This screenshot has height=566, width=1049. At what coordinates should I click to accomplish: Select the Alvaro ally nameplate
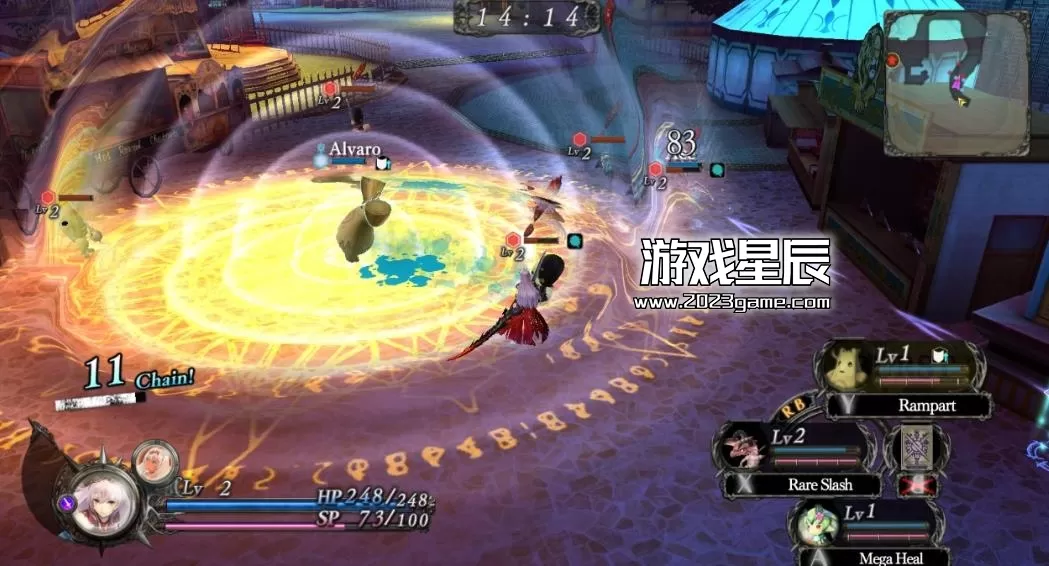[354, 149]
